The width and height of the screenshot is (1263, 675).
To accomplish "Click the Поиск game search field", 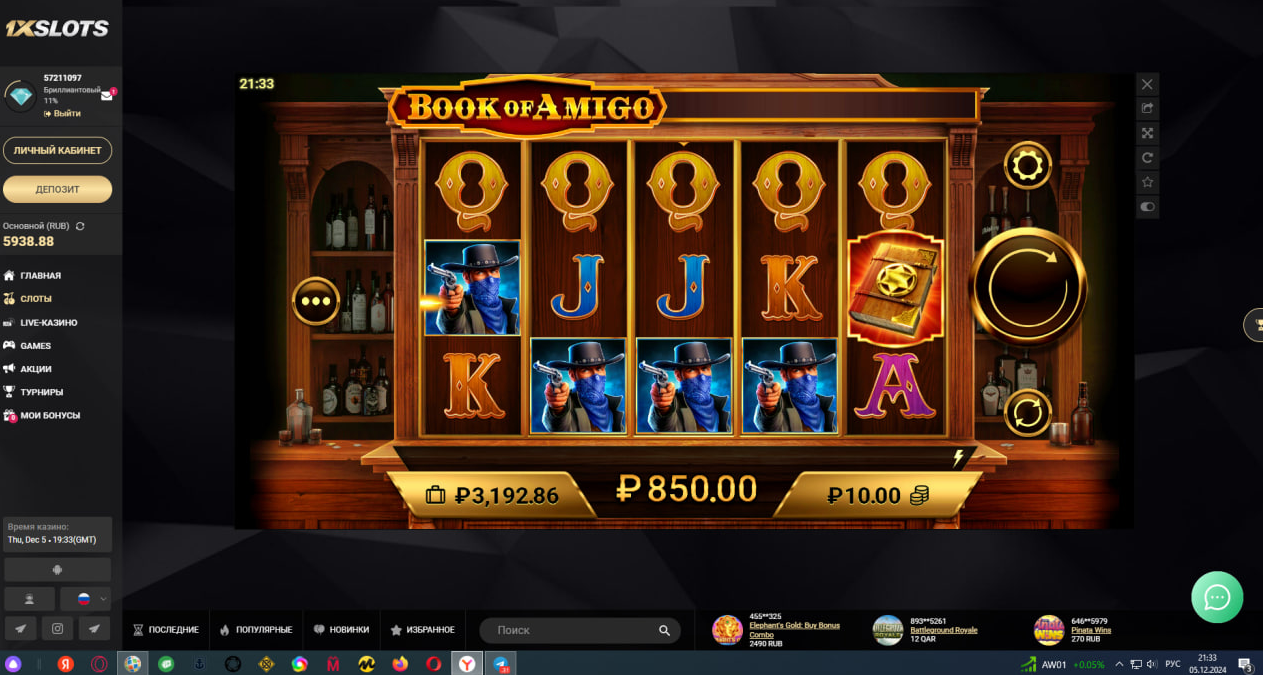I will click(570, 630).
